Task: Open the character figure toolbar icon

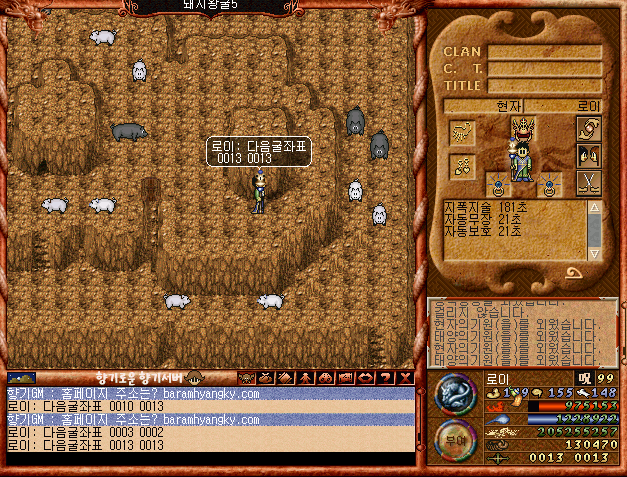Action: pyautogui.click(x=305, y=378)
